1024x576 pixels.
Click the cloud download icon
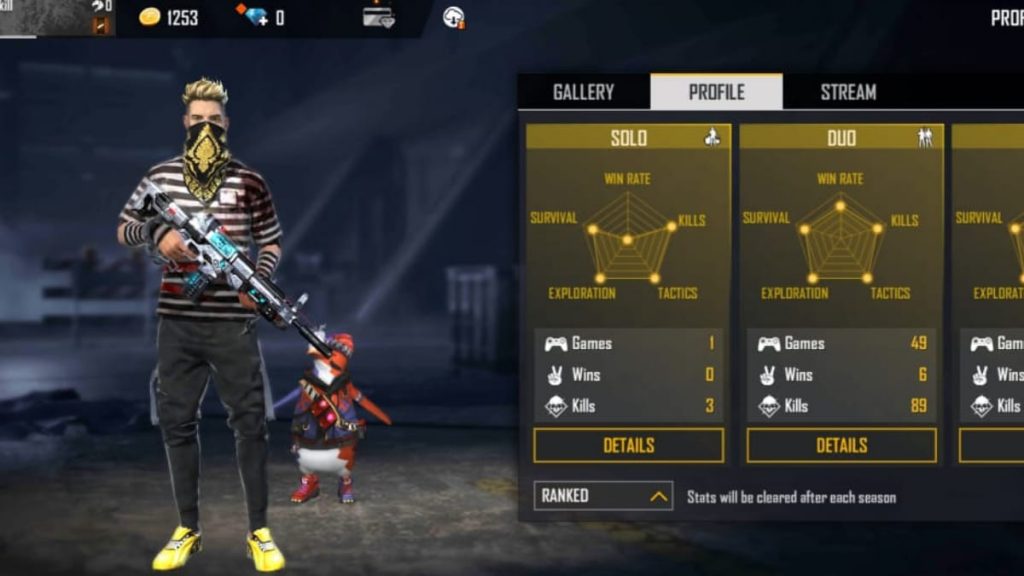453,17
